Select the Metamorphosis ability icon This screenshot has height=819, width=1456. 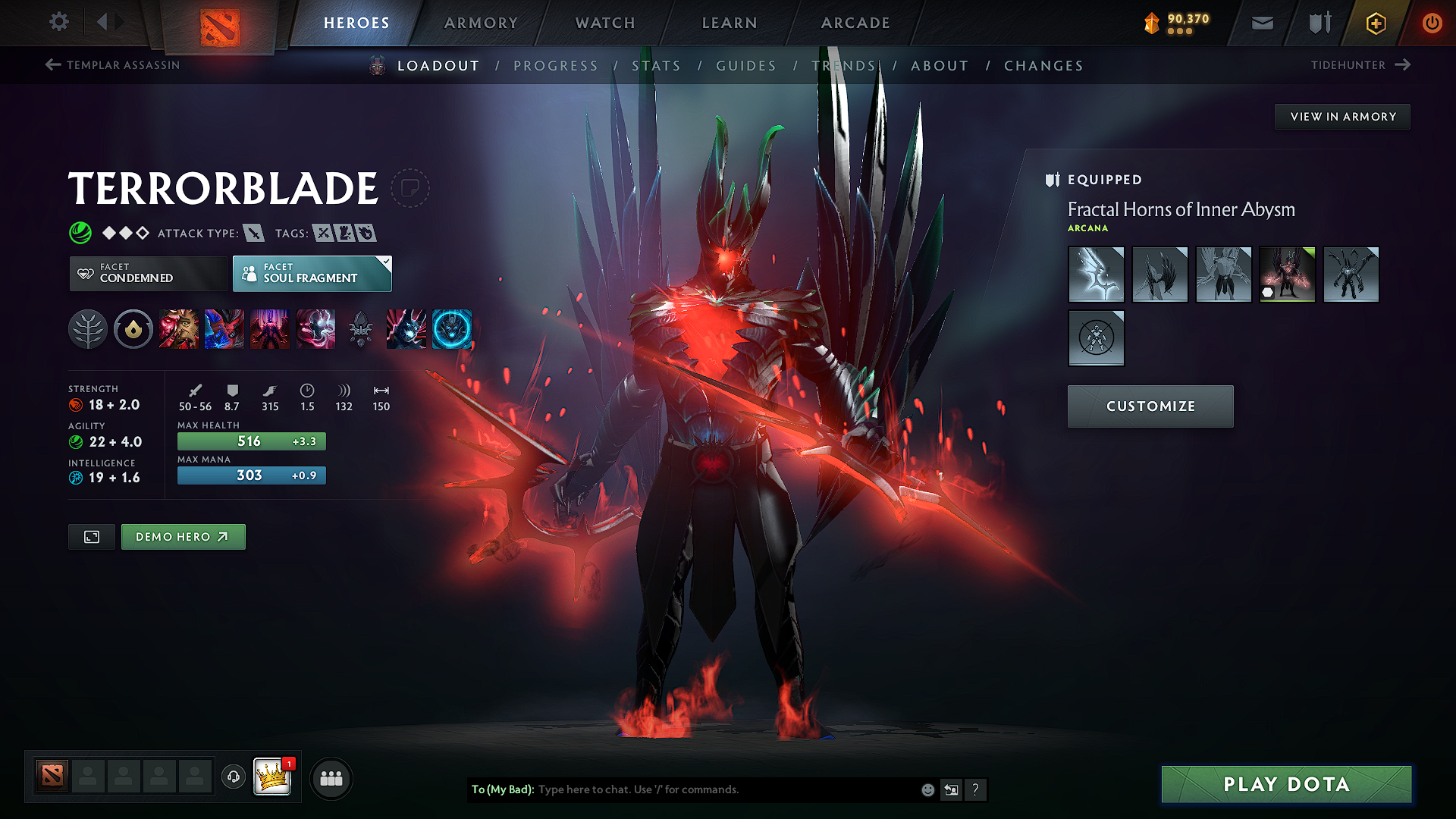[x=270, y=329]
